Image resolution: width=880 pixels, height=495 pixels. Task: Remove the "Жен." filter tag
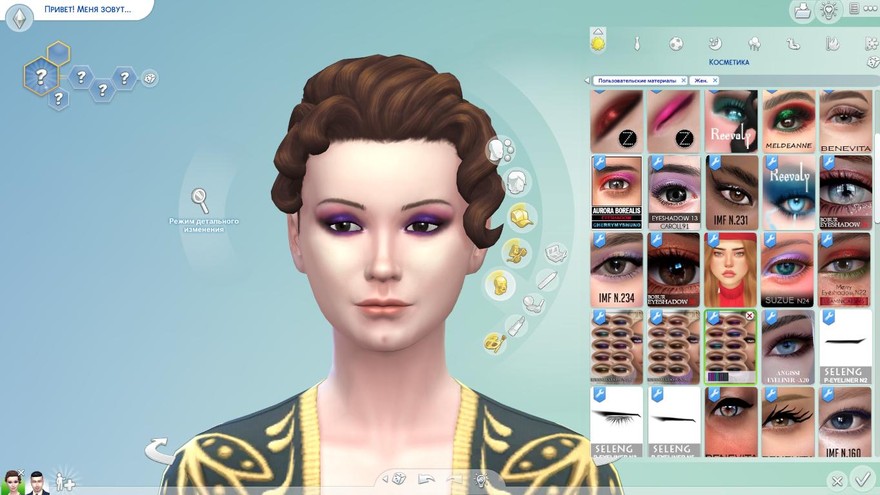point(717,80)
